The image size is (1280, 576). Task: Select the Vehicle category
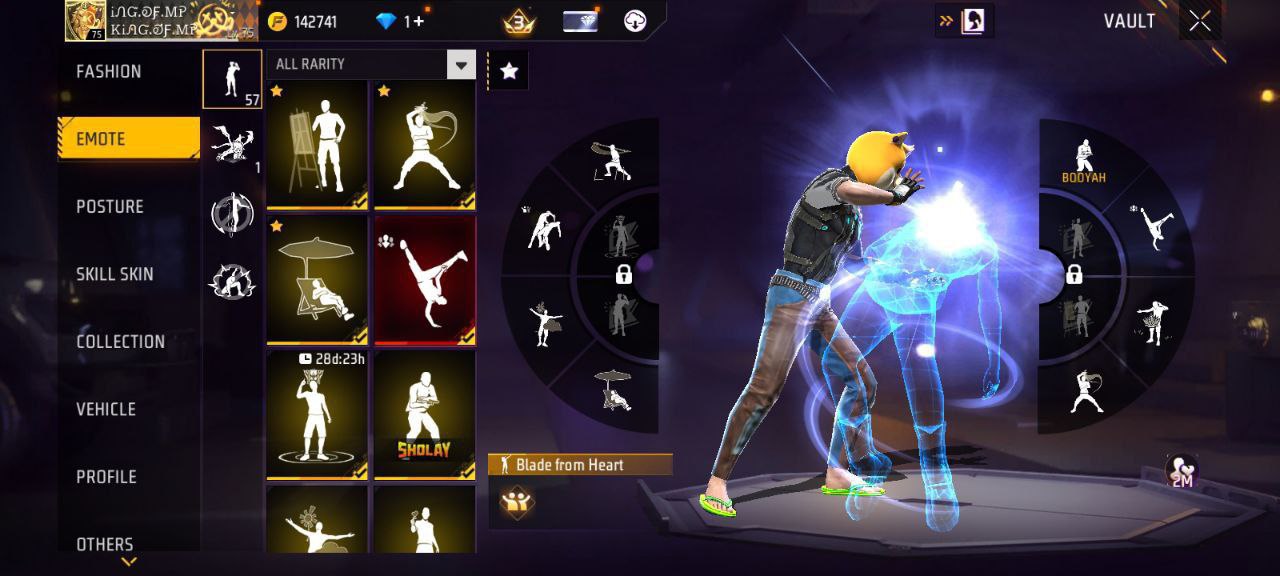106,409
